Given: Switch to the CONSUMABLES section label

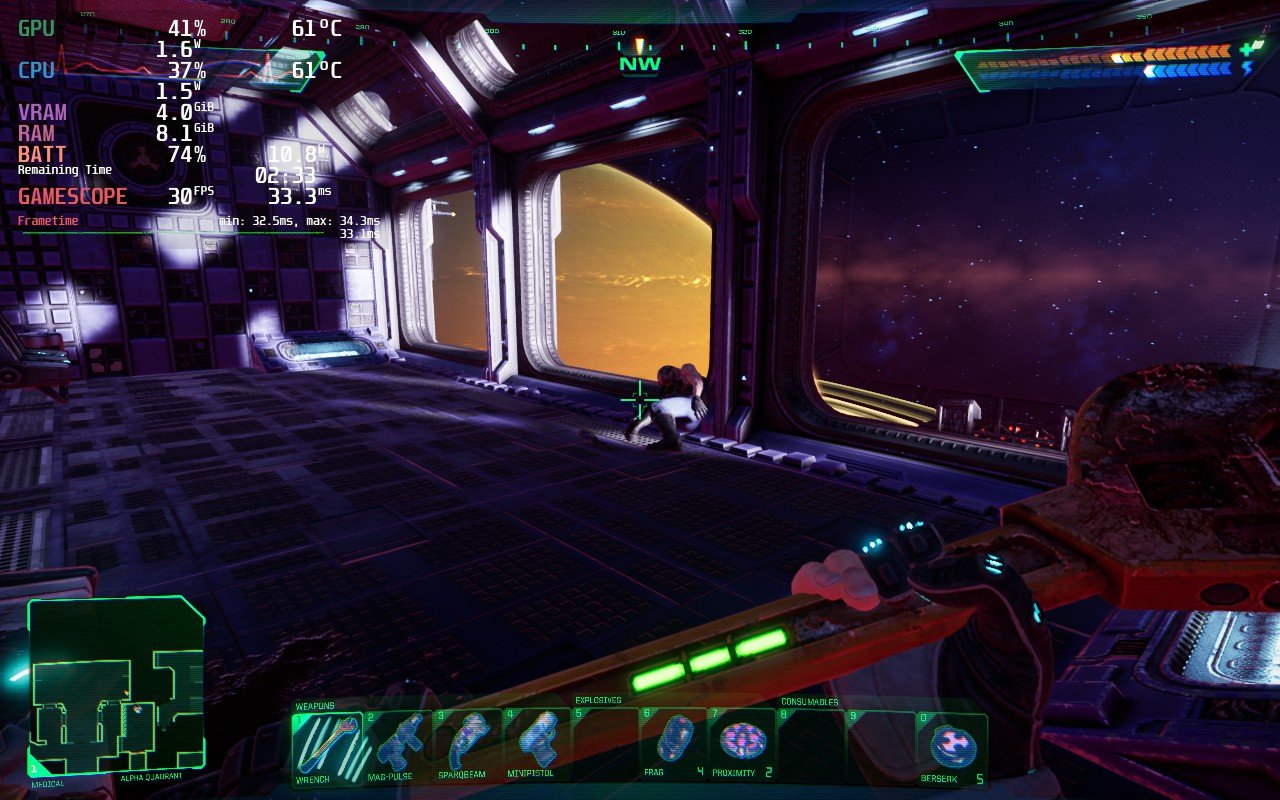Looking at the screenshot, I should [812, 702].
